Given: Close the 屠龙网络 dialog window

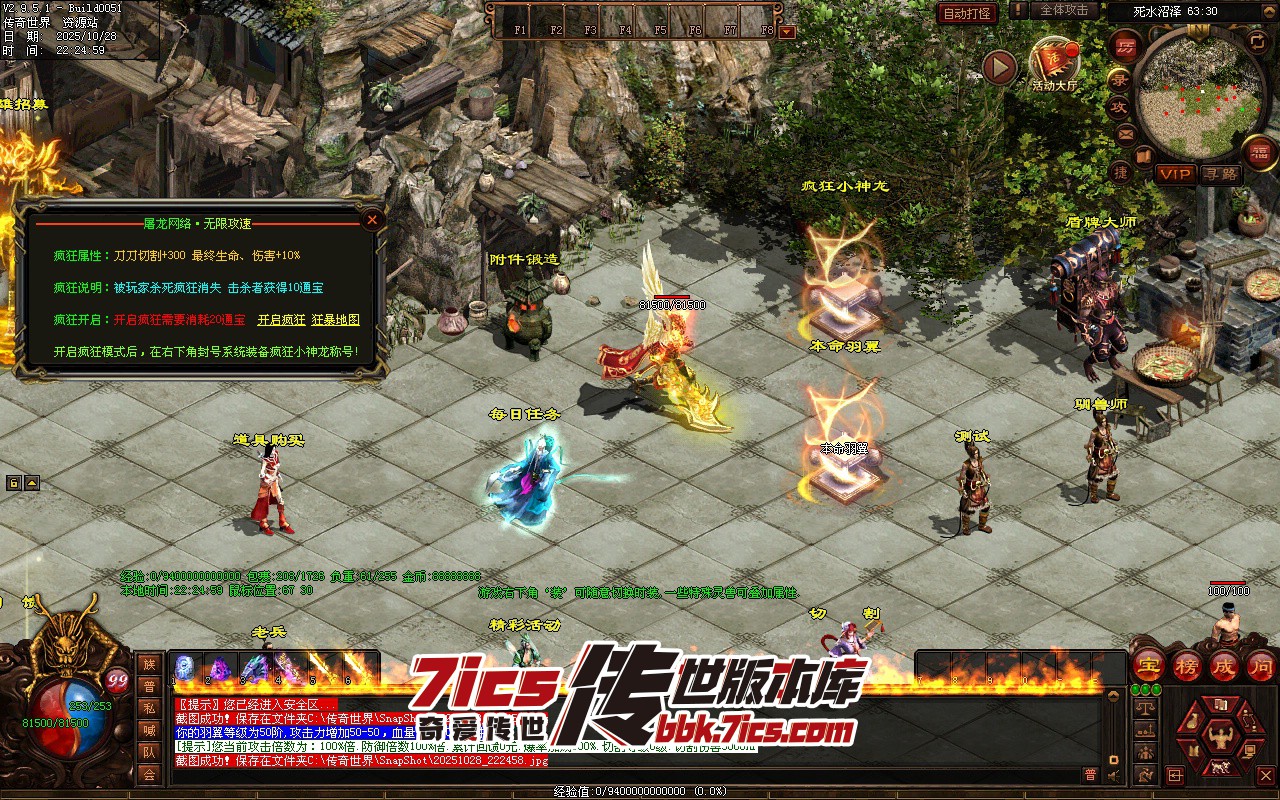Looking at the screenshot, I should pos(372,219).
